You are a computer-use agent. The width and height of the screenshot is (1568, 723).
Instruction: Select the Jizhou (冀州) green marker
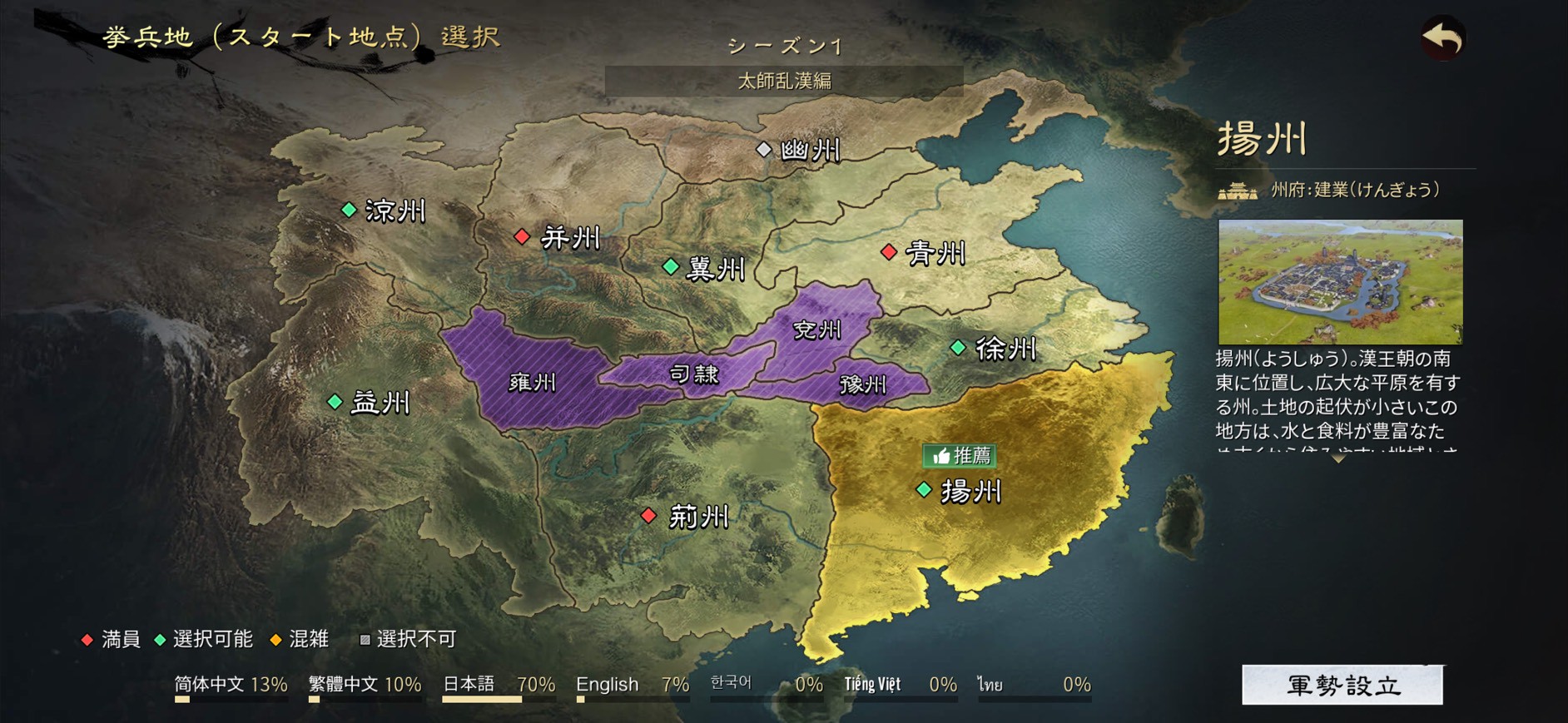click(670, 267)
